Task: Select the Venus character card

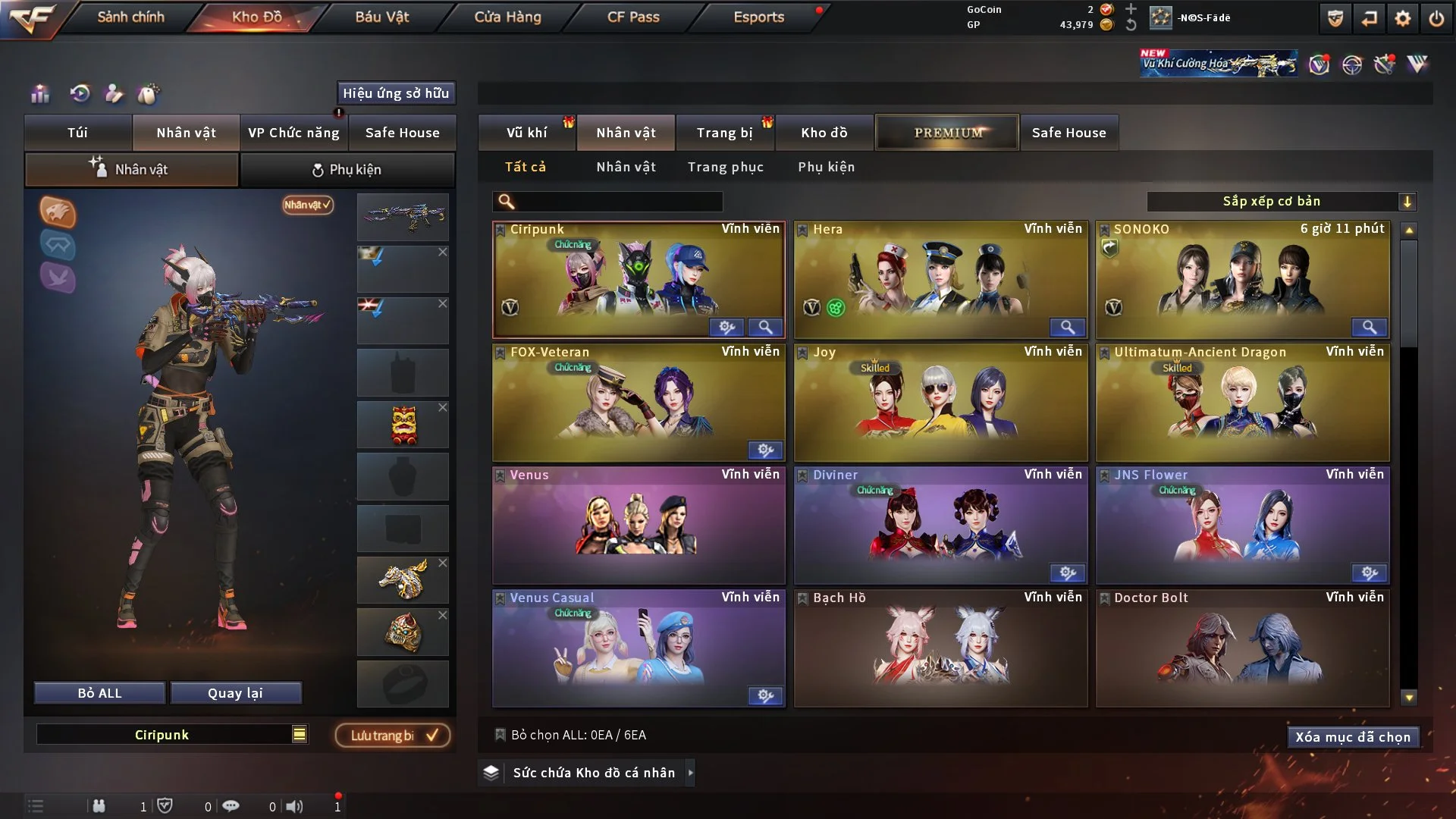Action: point(639,525)
